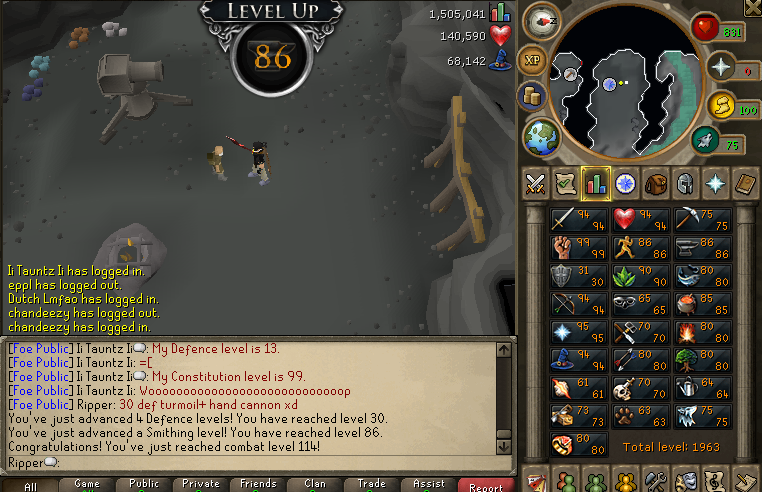Switch to the combat styles crossed-swords tab
This screenshot has width=762, height=492.
pyautogui.click(x=535, y=184)
